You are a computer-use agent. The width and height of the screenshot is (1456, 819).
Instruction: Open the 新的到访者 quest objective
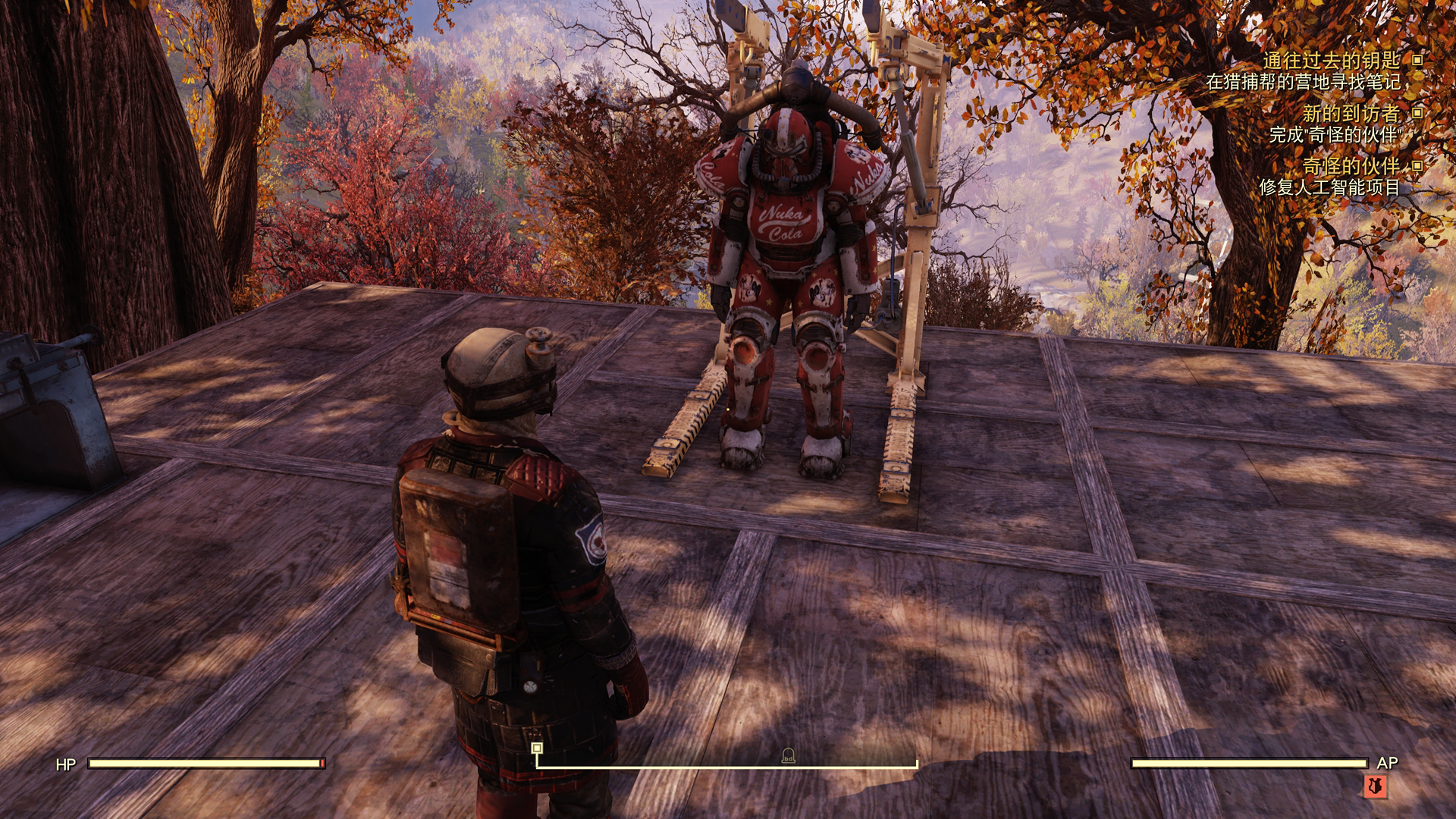[1350, 114]
